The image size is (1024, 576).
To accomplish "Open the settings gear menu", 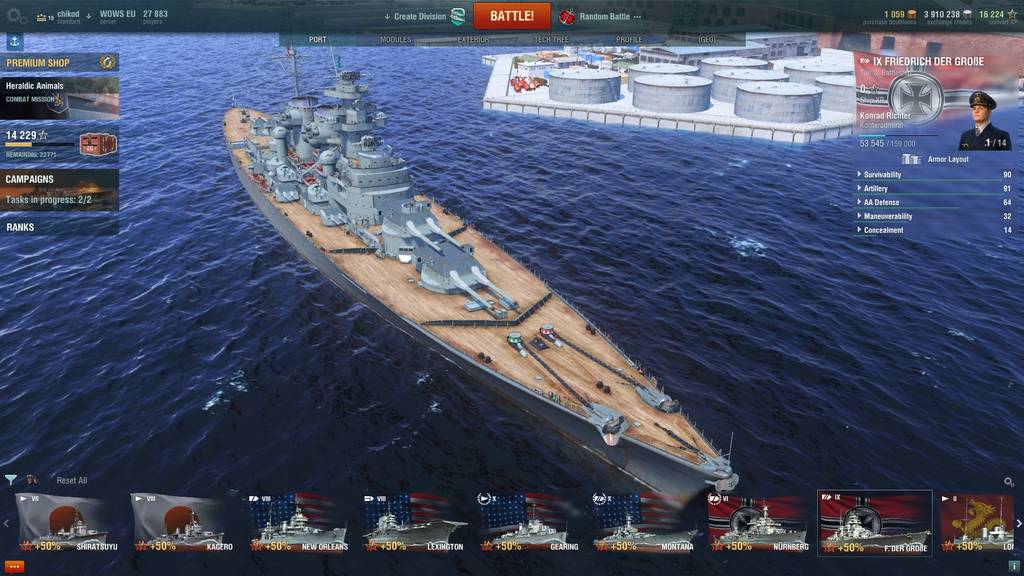I will tap(16, 16).
